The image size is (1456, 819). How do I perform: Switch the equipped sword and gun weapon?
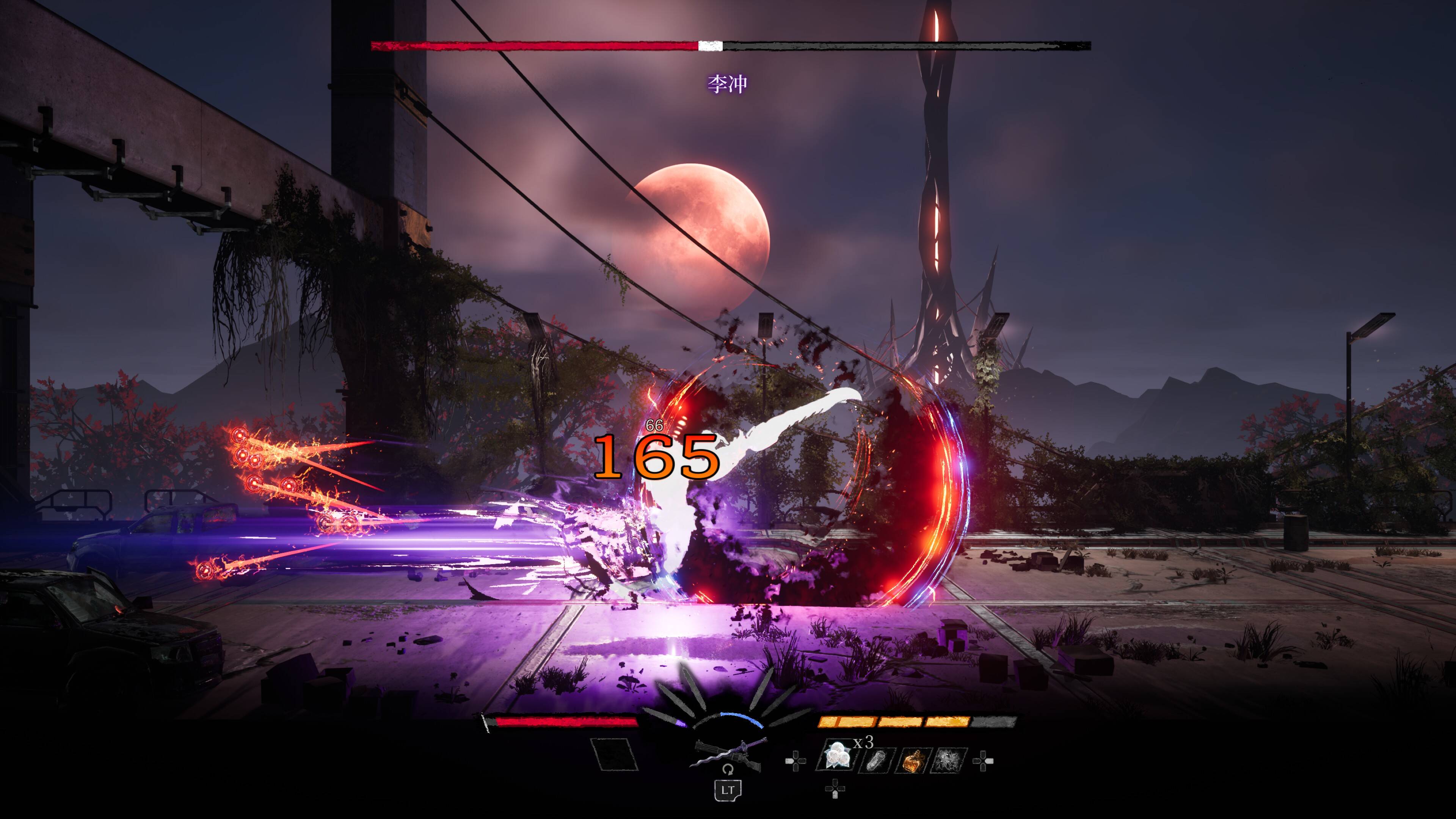(x=728, y=755)
